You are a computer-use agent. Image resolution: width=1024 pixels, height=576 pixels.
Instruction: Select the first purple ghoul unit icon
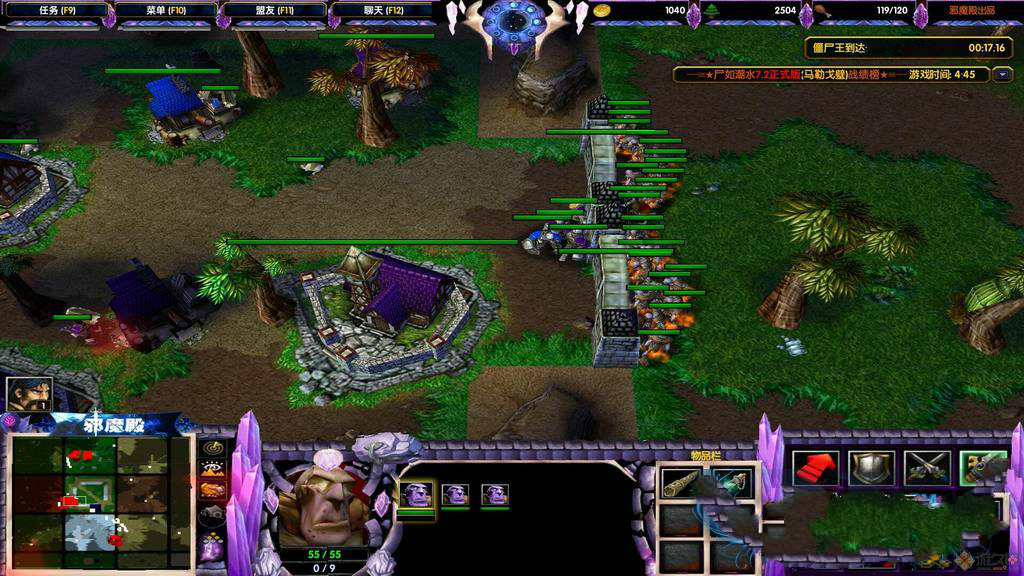pyautogui.click(x=416, y=494)
